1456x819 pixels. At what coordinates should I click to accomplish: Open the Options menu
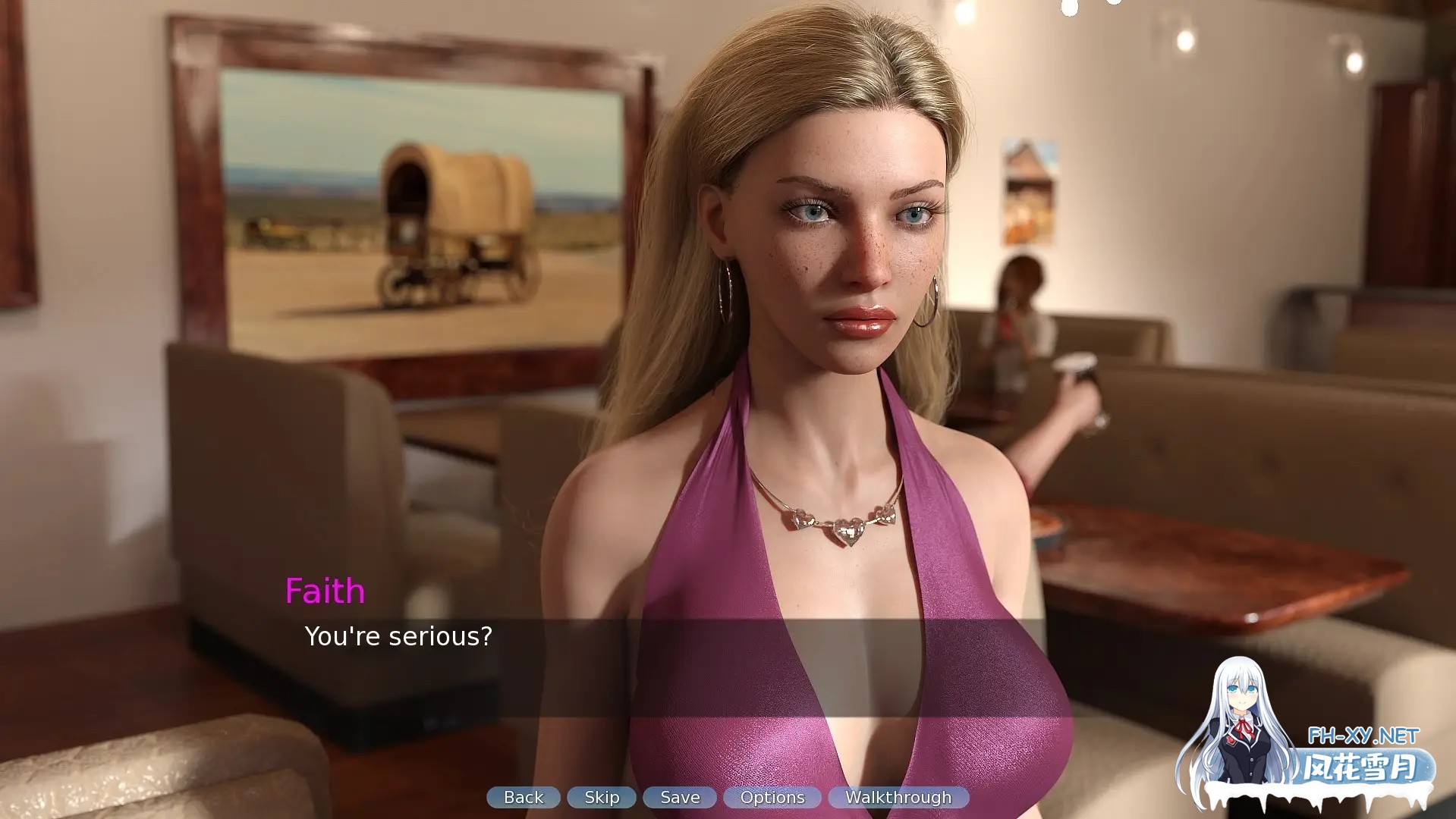point(772,797)
